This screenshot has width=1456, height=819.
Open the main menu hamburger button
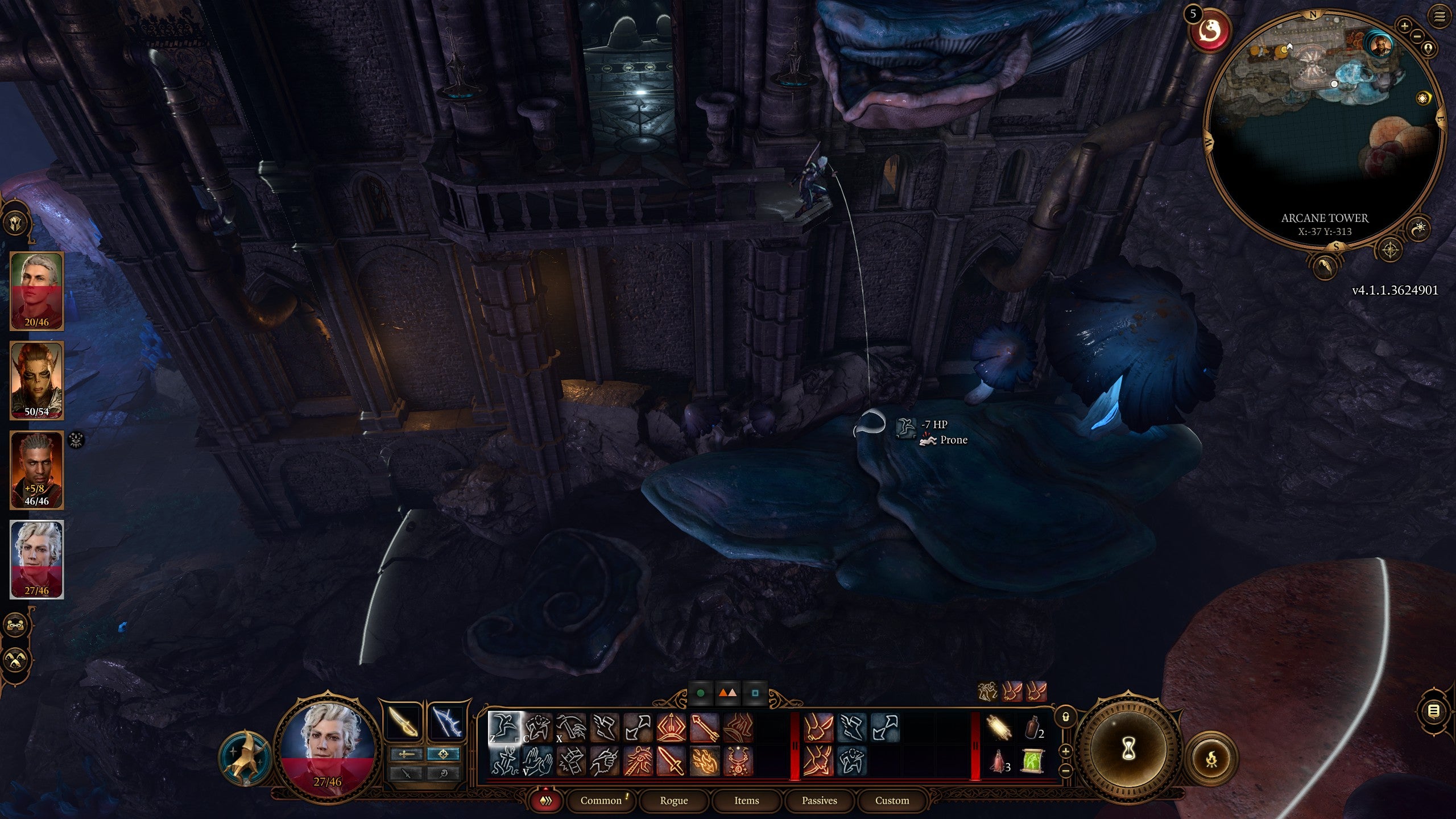(x=1440, y=16)
